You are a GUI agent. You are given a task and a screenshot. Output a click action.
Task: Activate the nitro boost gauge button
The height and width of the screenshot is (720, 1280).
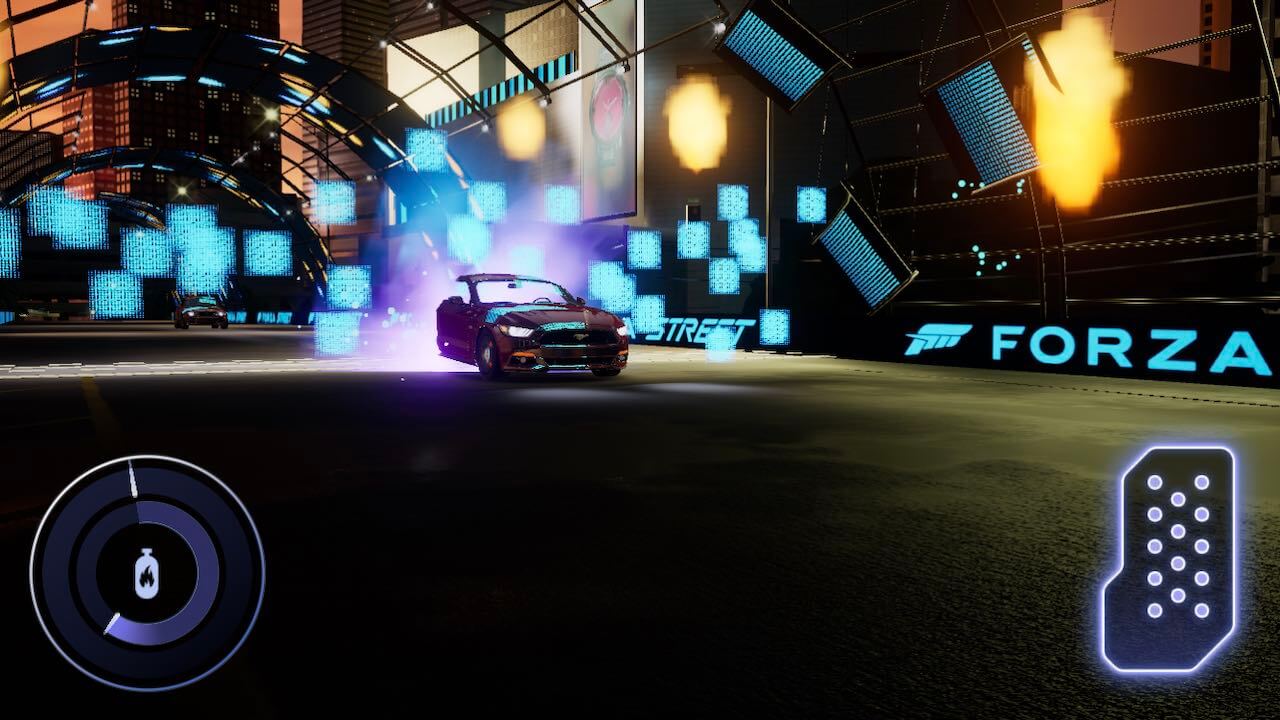tap(147, 573)
